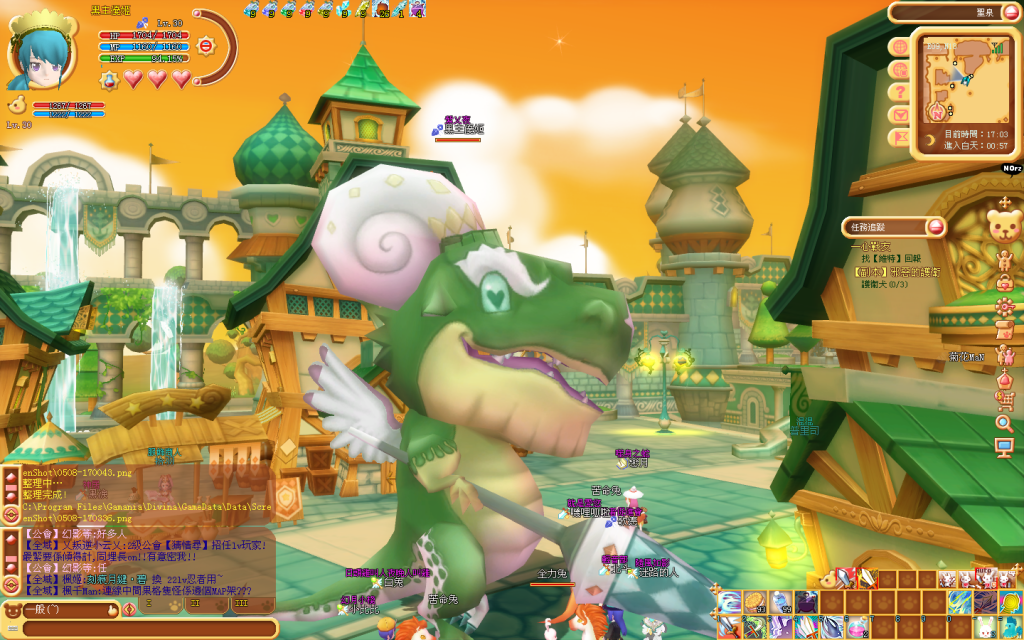Image resolution: width=1024 pixels, height=640 pixels.
Task: Collapse the quest tracker with its red minus button
Action: point(936,227)
